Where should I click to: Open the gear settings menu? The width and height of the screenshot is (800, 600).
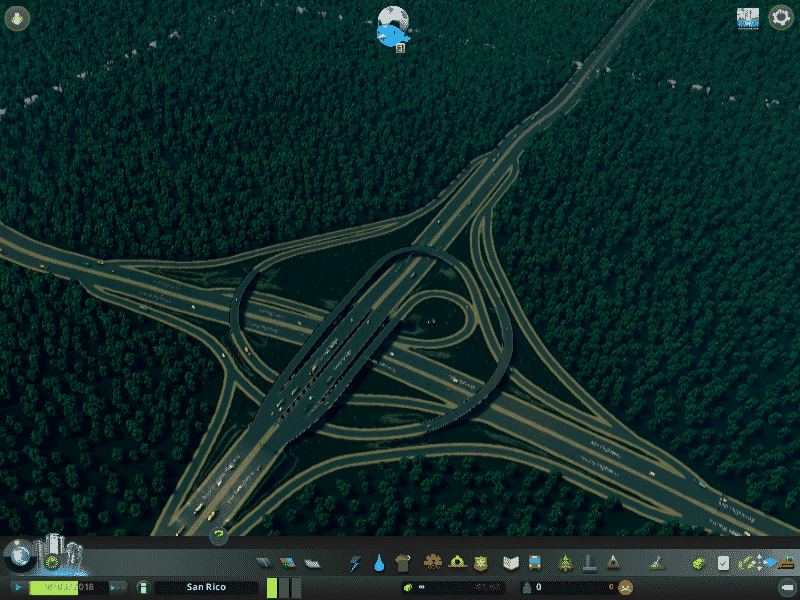[780, 18]
